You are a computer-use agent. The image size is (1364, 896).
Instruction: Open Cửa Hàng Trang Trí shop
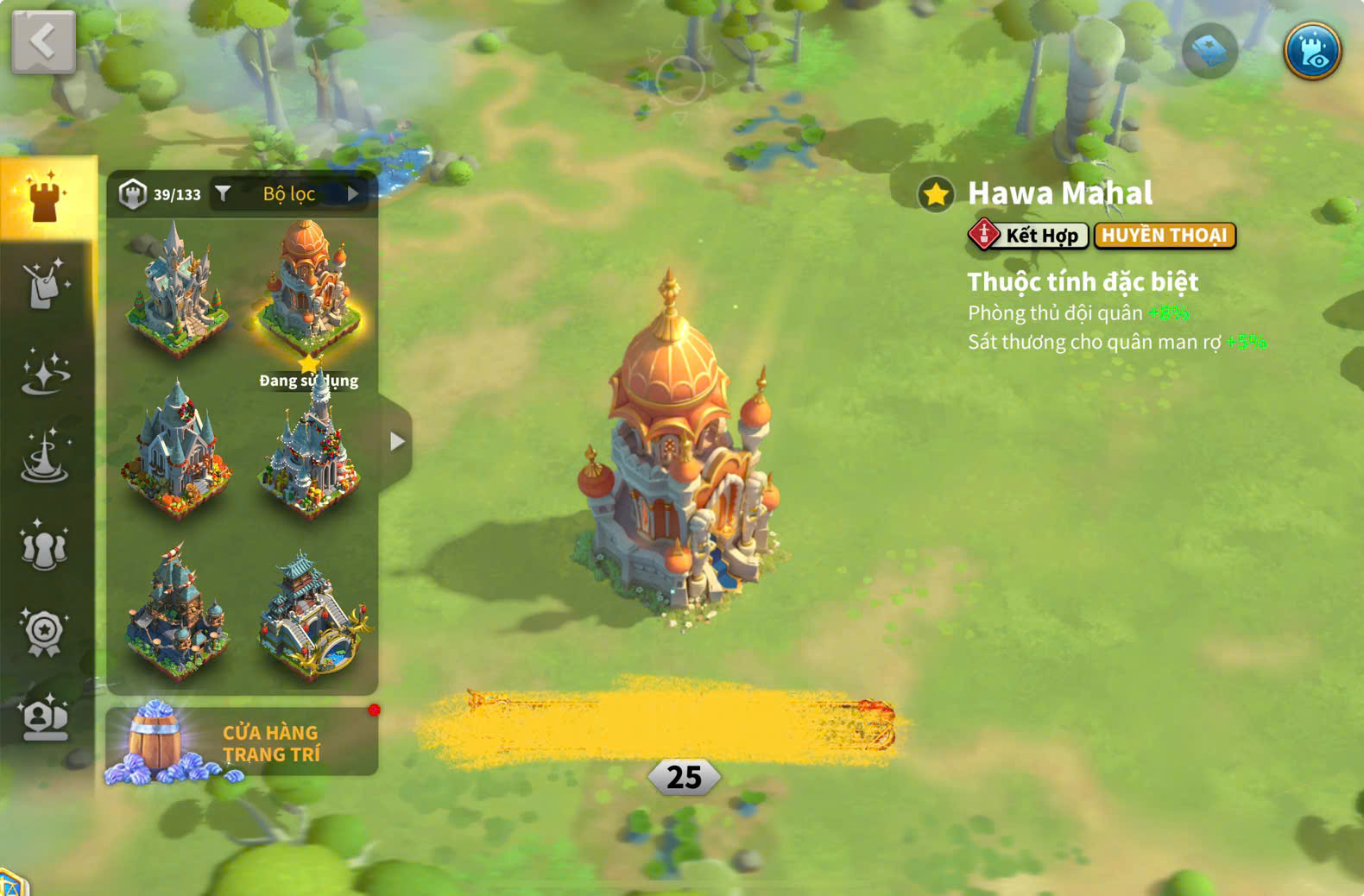coord(242,742)
